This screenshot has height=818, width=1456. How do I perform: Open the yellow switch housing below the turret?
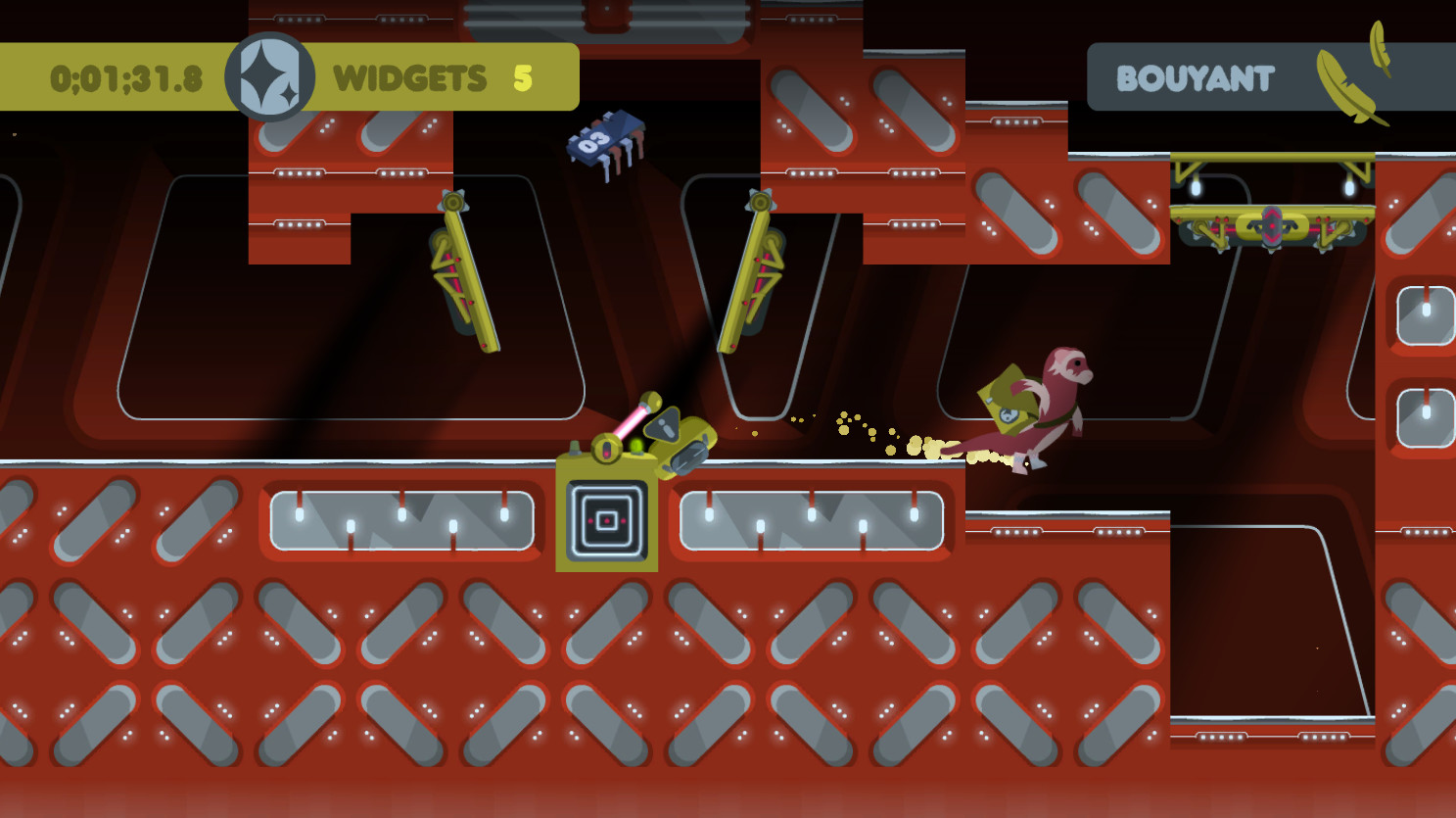607,519
